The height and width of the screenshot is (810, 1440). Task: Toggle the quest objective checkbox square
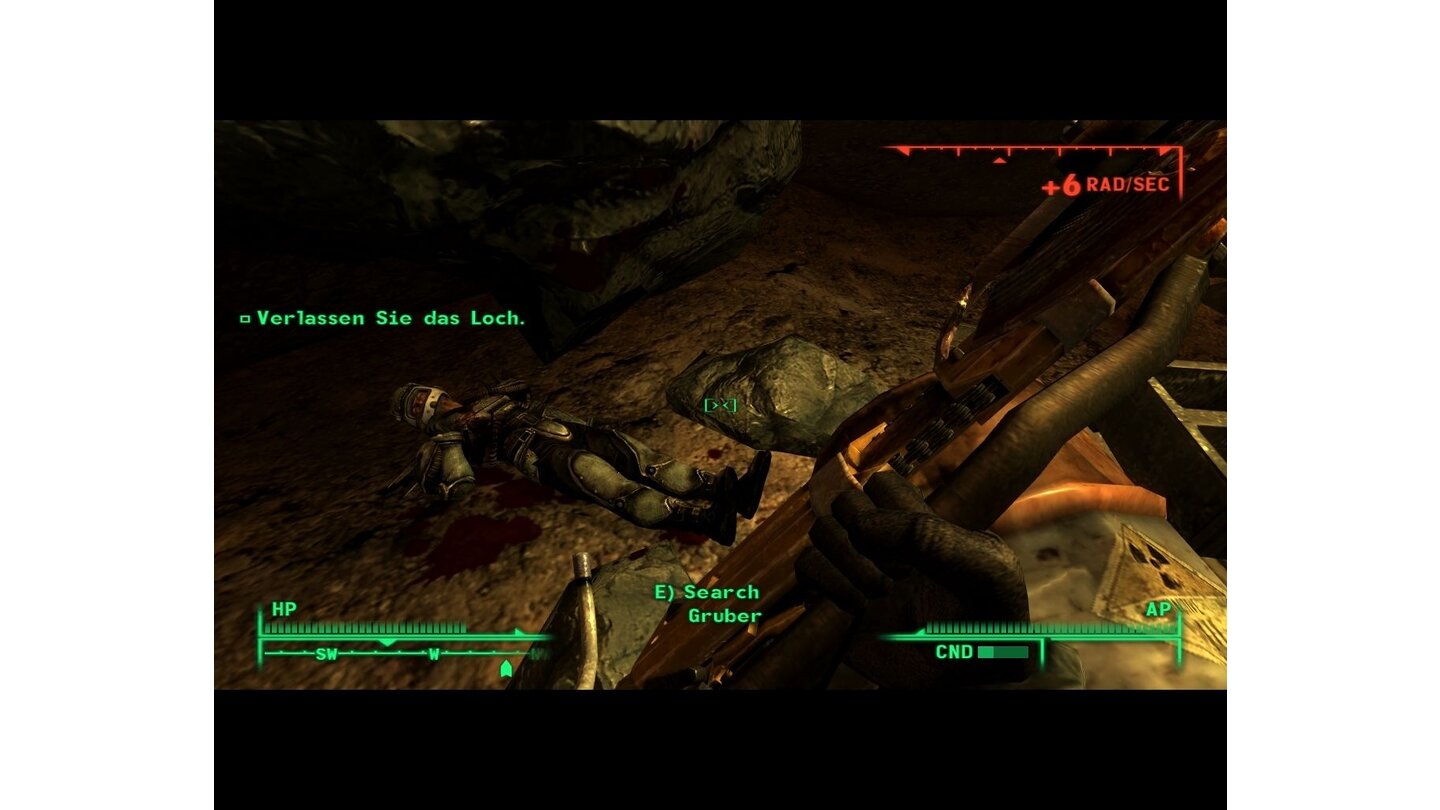point(243,318)
